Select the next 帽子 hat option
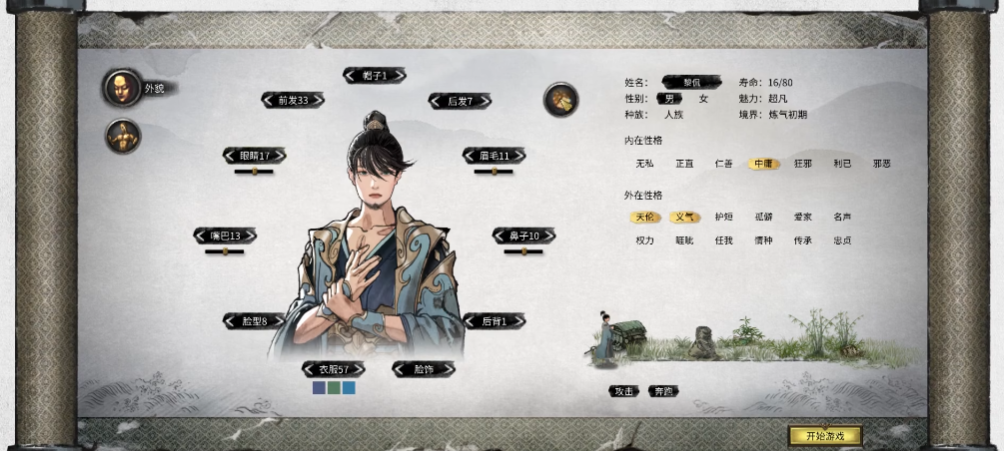1004x451 pixels. click(399, 75)
